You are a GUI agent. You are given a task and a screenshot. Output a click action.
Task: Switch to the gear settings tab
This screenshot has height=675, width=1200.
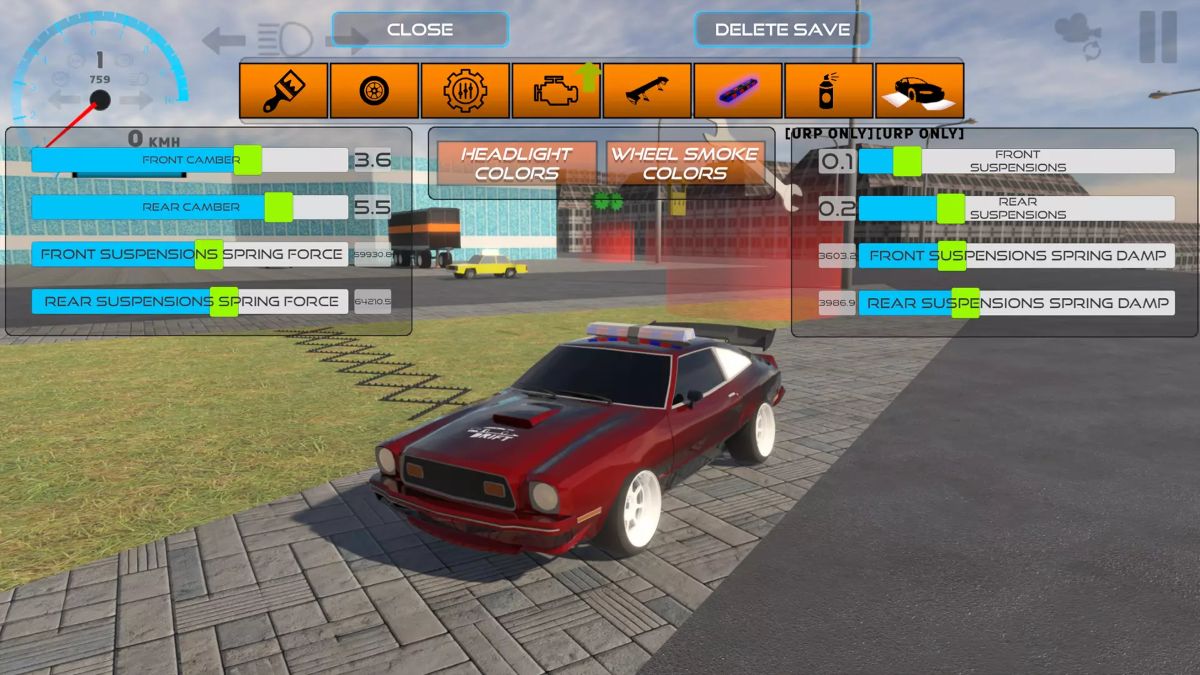466,91
